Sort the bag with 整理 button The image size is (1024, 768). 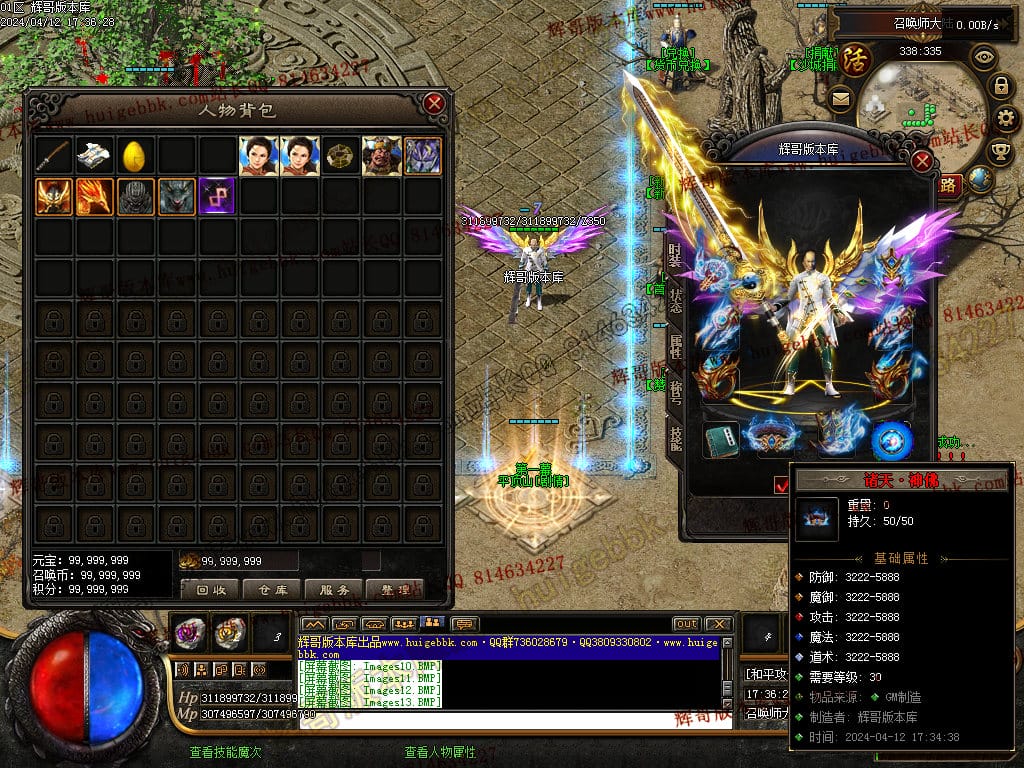click(395, 590)
